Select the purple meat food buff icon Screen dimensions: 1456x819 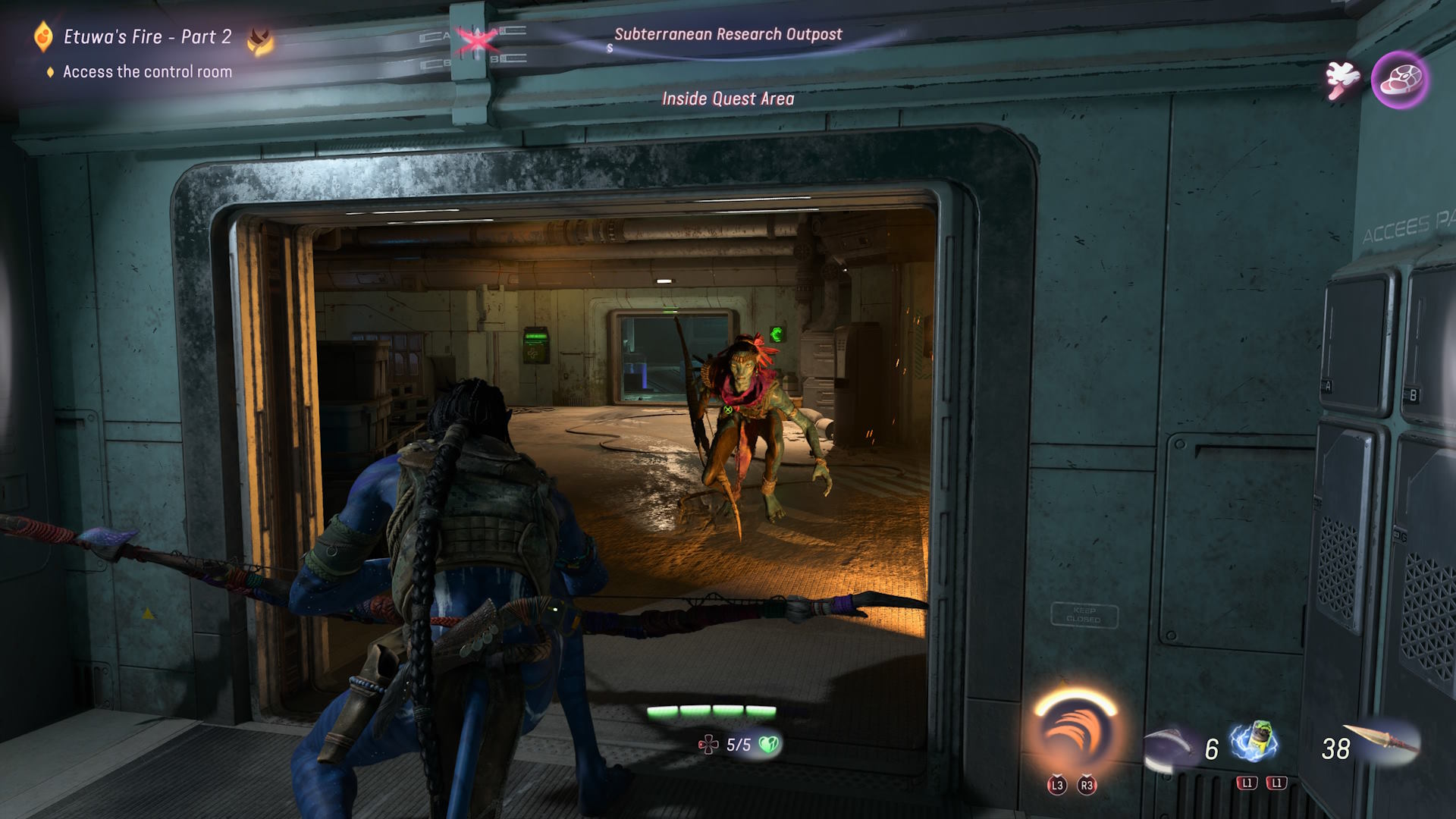click(1399, 80)
